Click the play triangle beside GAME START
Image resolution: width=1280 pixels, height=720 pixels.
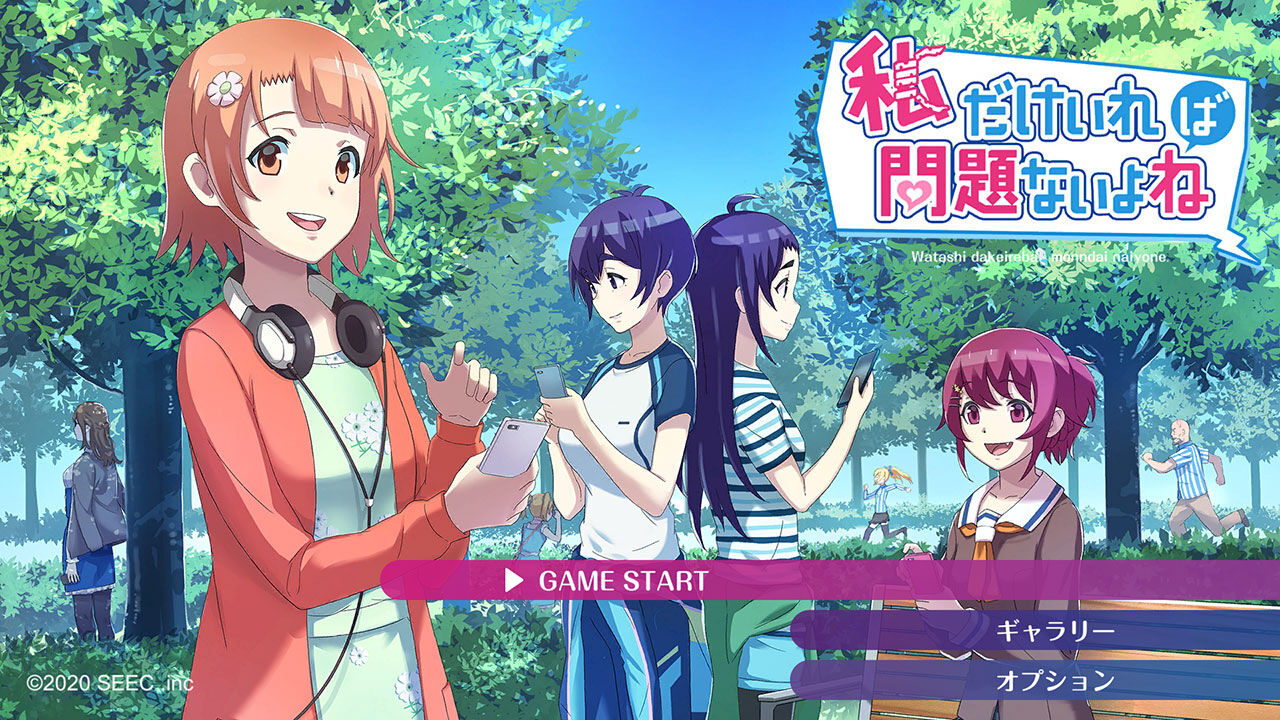(x=518, y=578)
